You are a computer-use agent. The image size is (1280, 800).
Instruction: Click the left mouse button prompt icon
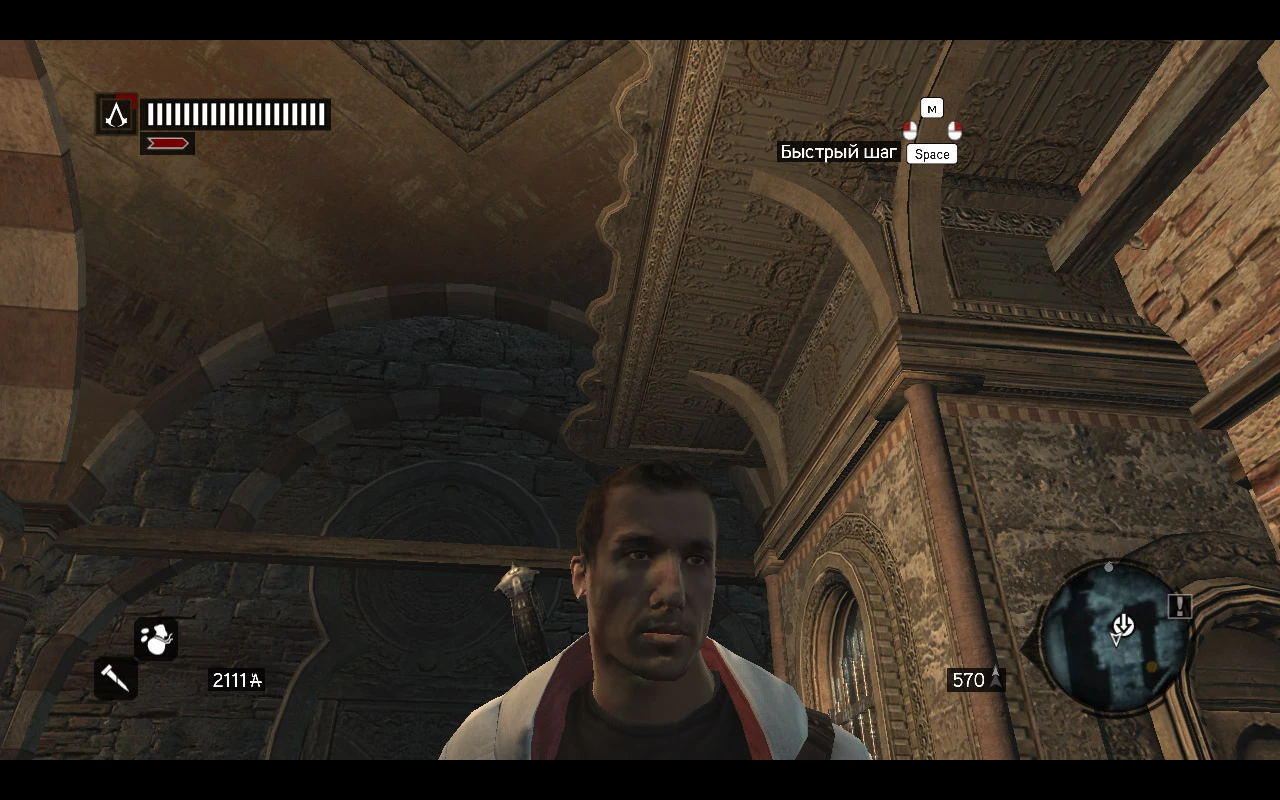click(911, 130)
